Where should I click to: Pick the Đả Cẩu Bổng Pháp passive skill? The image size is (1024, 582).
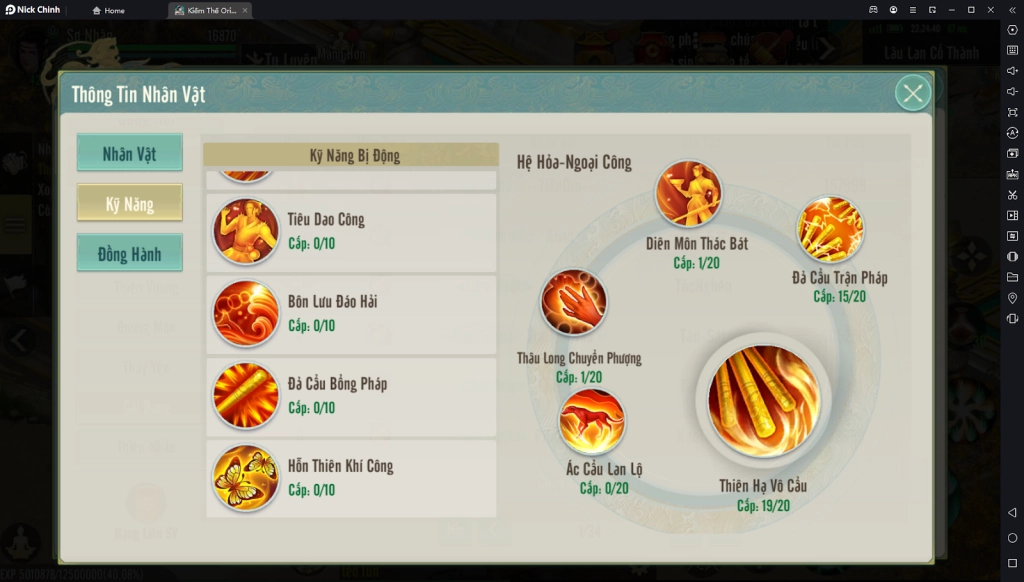point(246,395)
